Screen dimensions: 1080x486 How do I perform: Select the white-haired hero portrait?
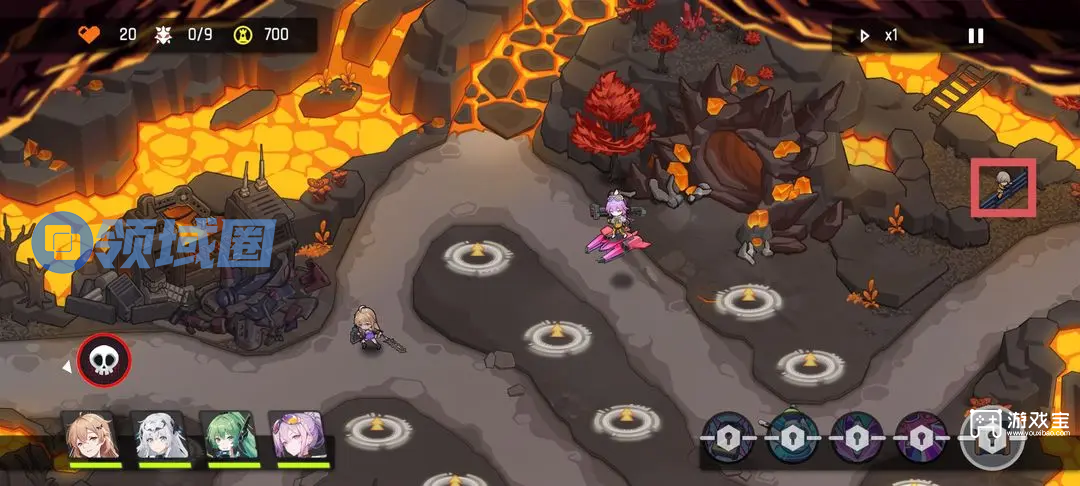tap(163, 437)
